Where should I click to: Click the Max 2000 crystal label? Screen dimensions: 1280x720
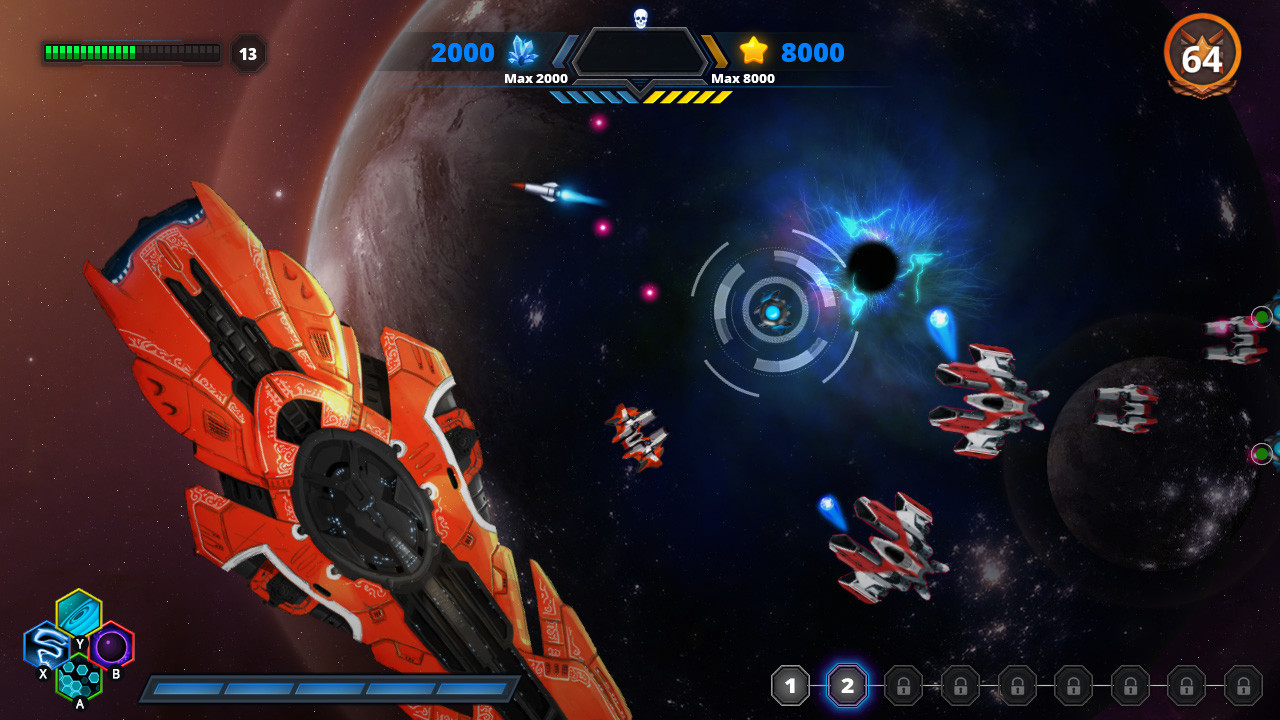click(537, 77)
